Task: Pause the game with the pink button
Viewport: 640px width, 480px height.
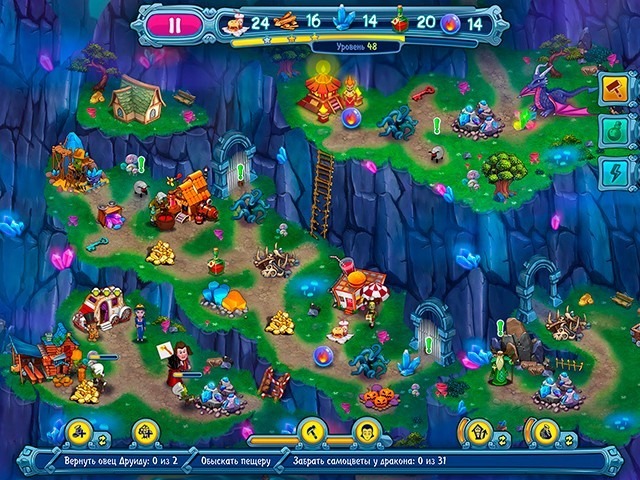Action: point(174,25)
